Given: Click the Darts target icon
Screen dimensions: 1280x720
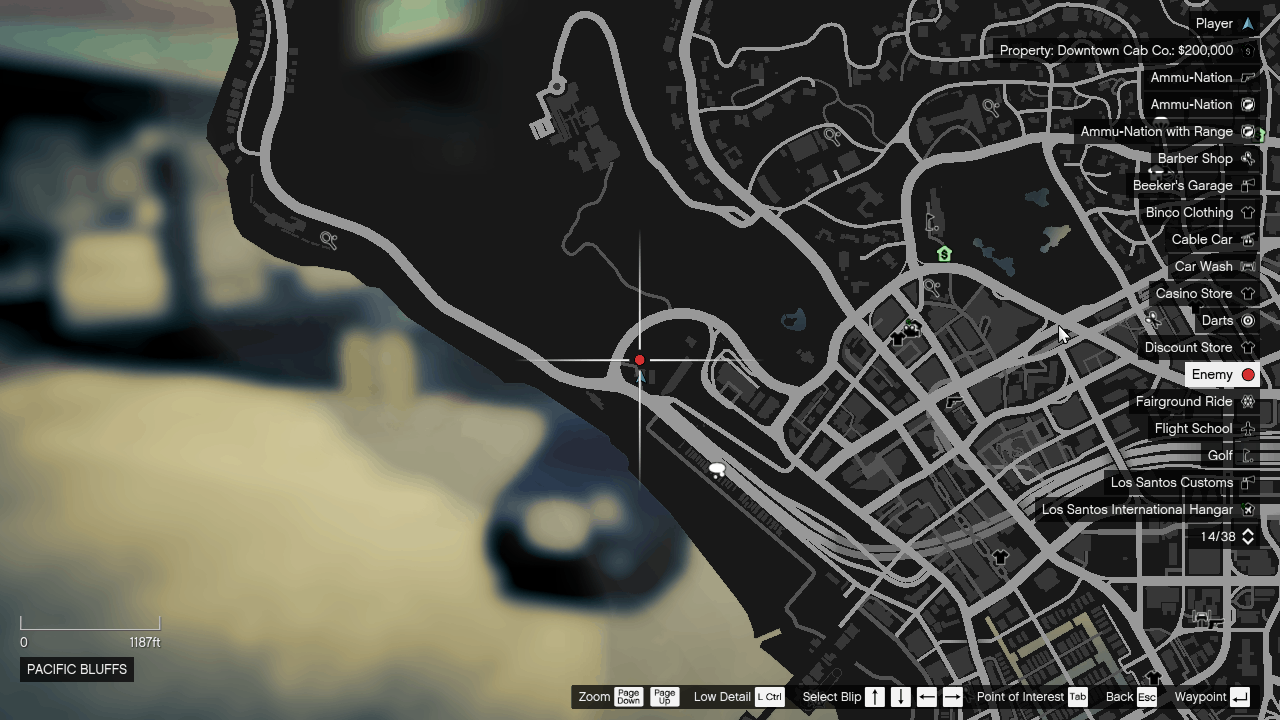Looking at the screenshot, I should click(x=1248, y=320).
